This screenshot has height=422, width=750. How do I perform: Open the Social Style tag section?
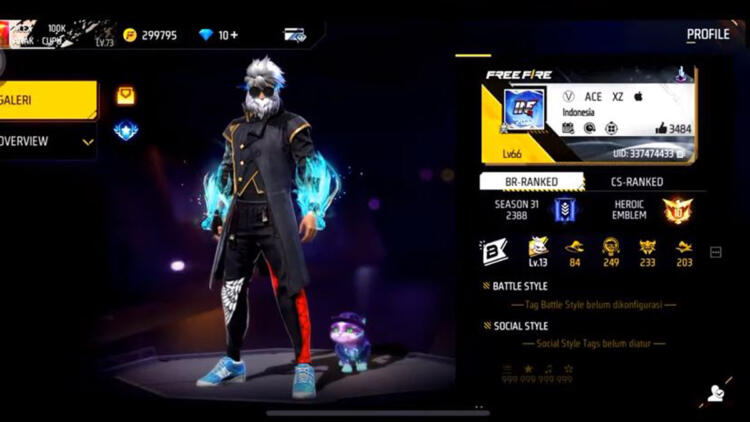[x=520, y=326]
